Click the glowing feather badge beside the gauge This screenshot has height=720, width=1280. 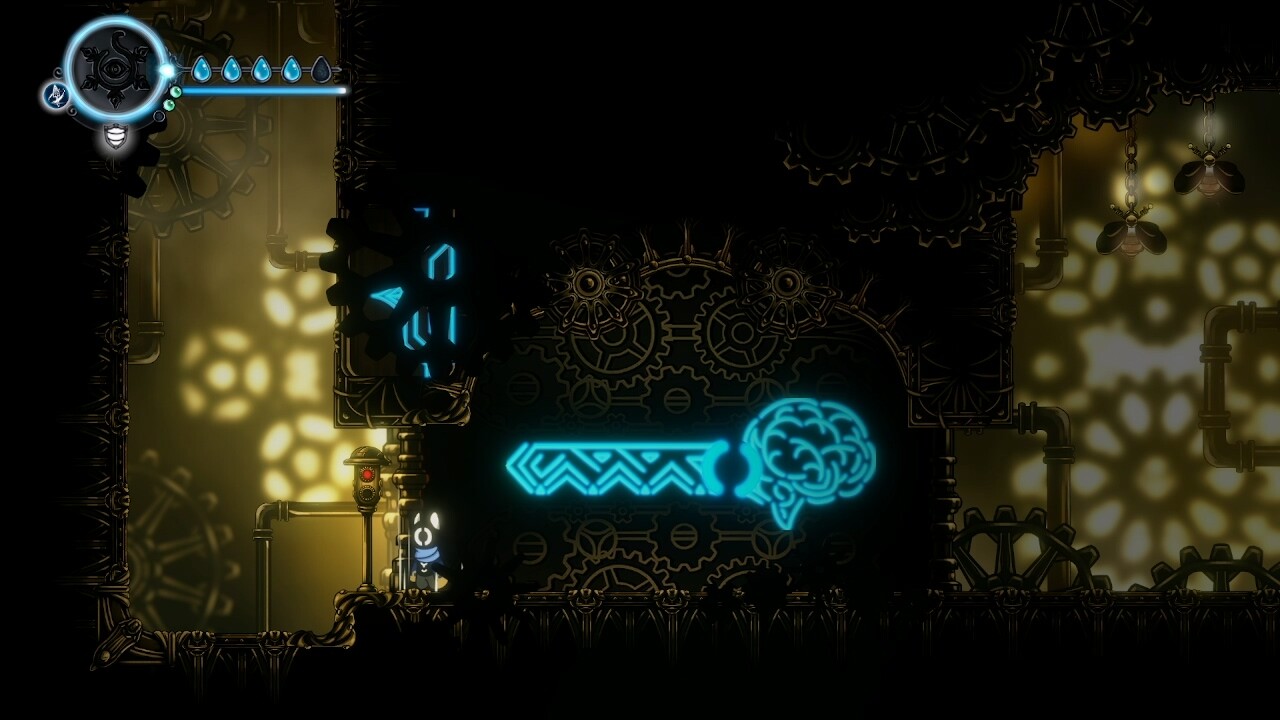(x=57, y=97)
